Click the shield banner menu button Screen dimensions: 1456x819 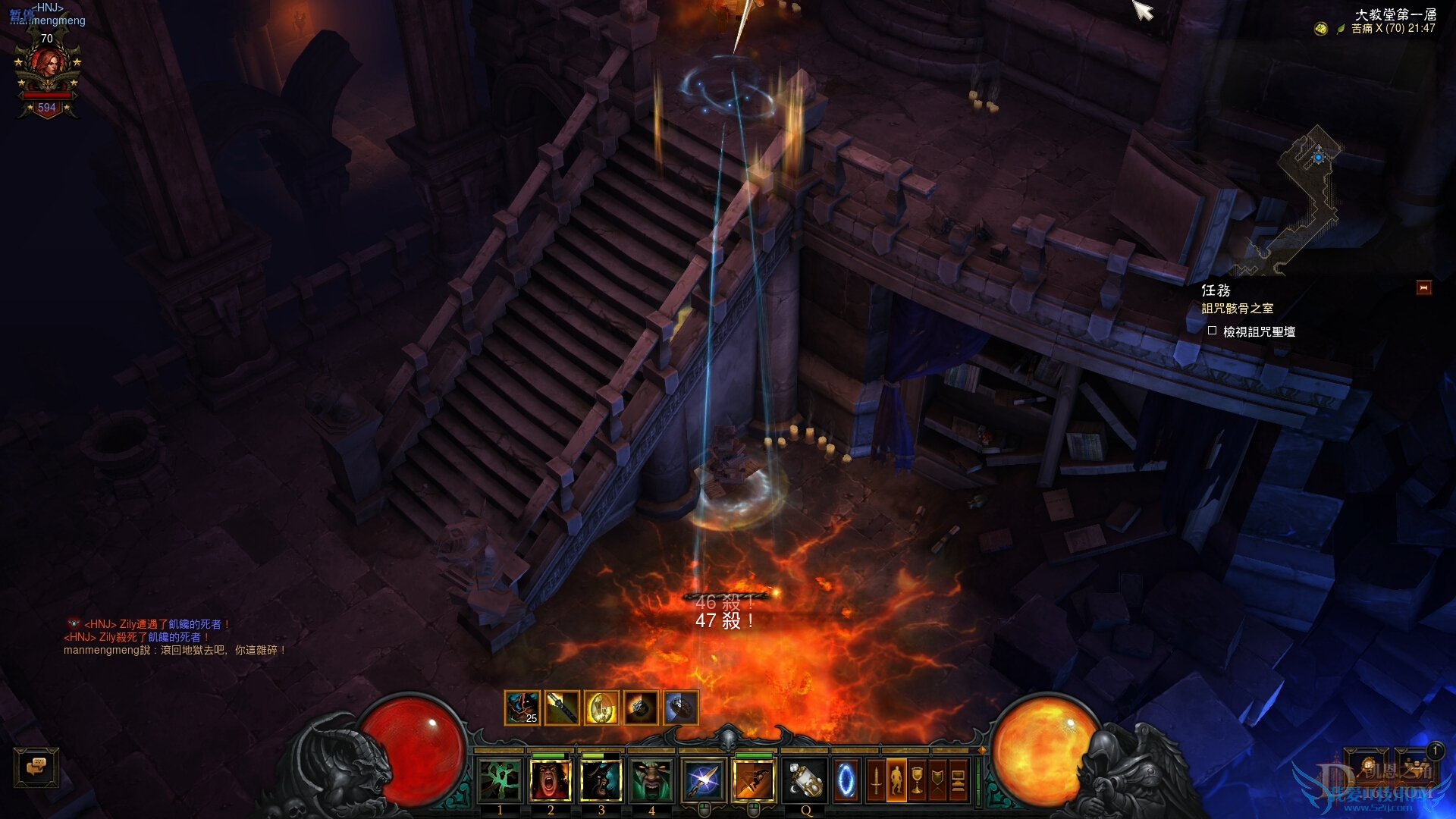pos(937,781)
